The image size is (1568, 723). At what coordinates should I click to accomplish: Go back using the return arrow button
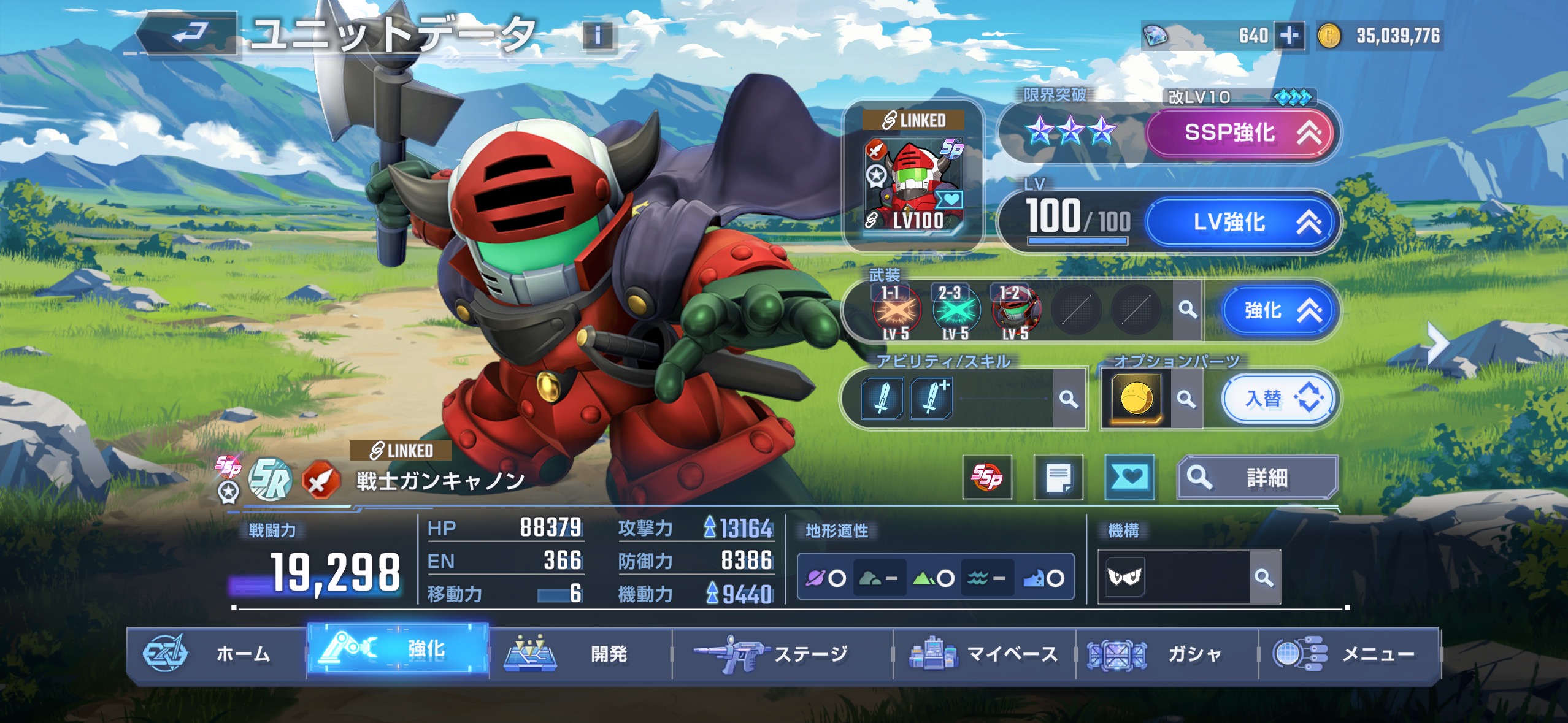188,34
